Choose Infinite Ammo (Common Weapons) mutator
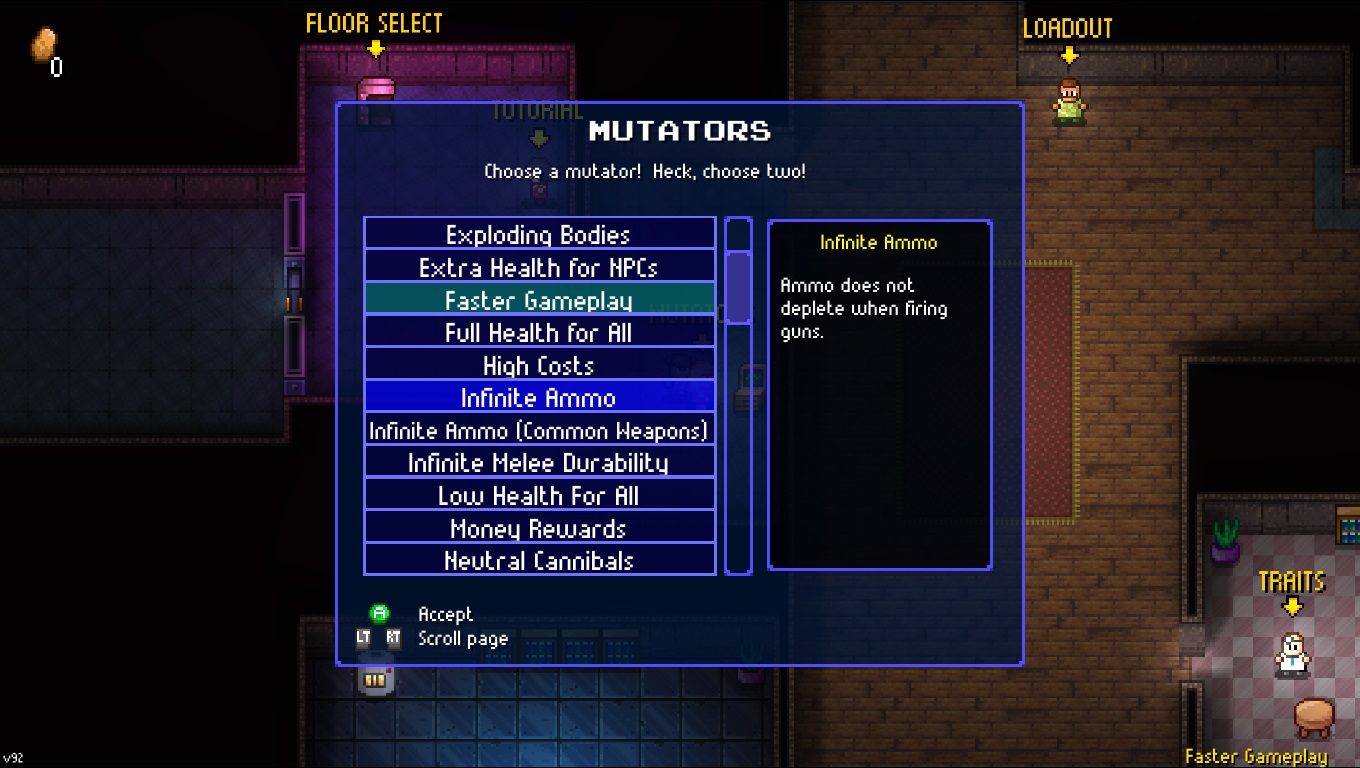Viewport: 1360px width, 768px height. coord(539,430)
